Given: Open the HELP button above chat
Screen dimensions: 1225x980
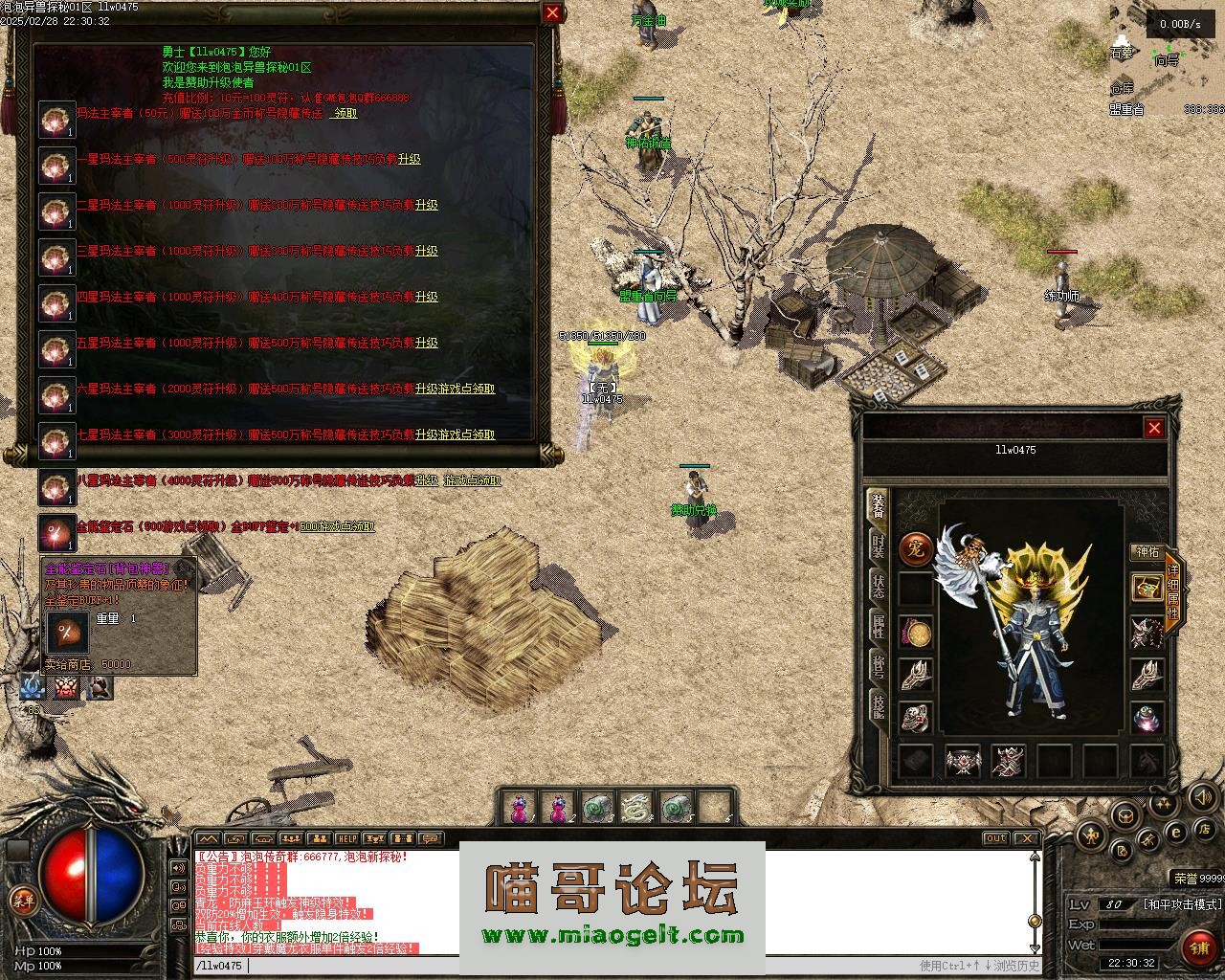Looking at the screenshot, I should pyautogui.click(x=346, y=839).
